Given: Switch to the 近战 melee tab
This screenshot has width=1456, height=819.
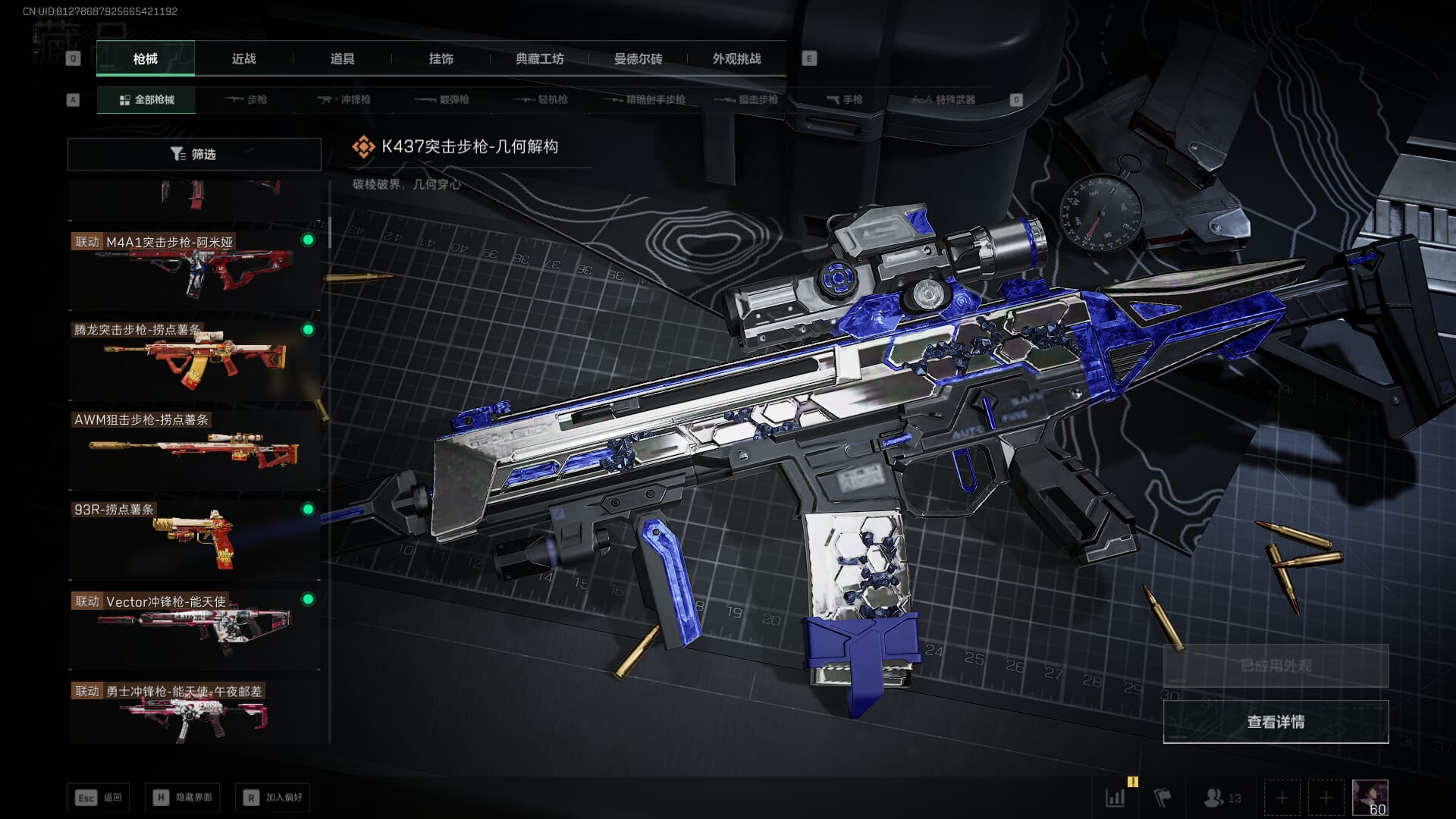Looking at the screenshot, I should 243,59.
